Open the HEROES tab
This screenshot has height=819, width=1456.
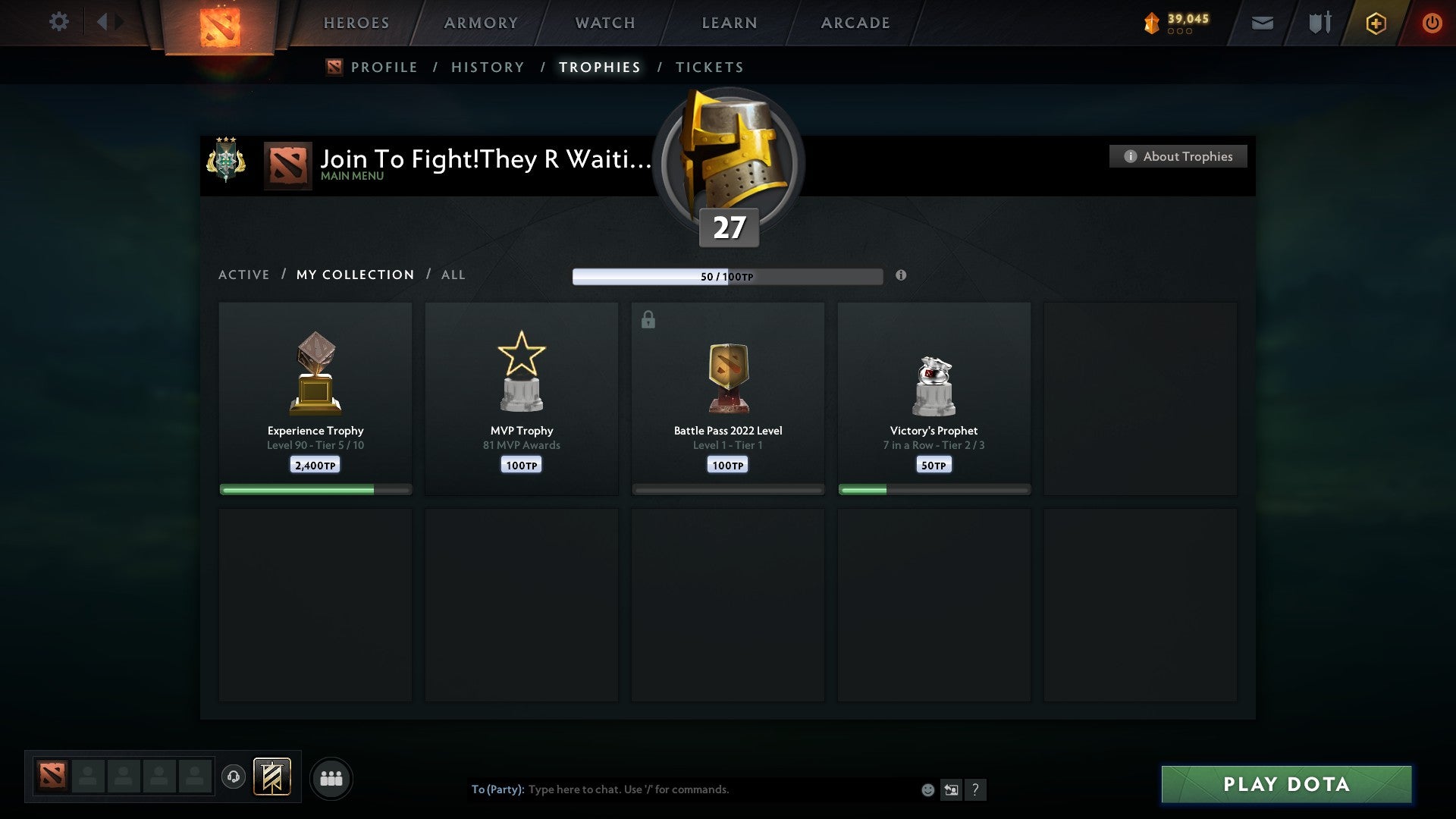click(x=356, y=23)
